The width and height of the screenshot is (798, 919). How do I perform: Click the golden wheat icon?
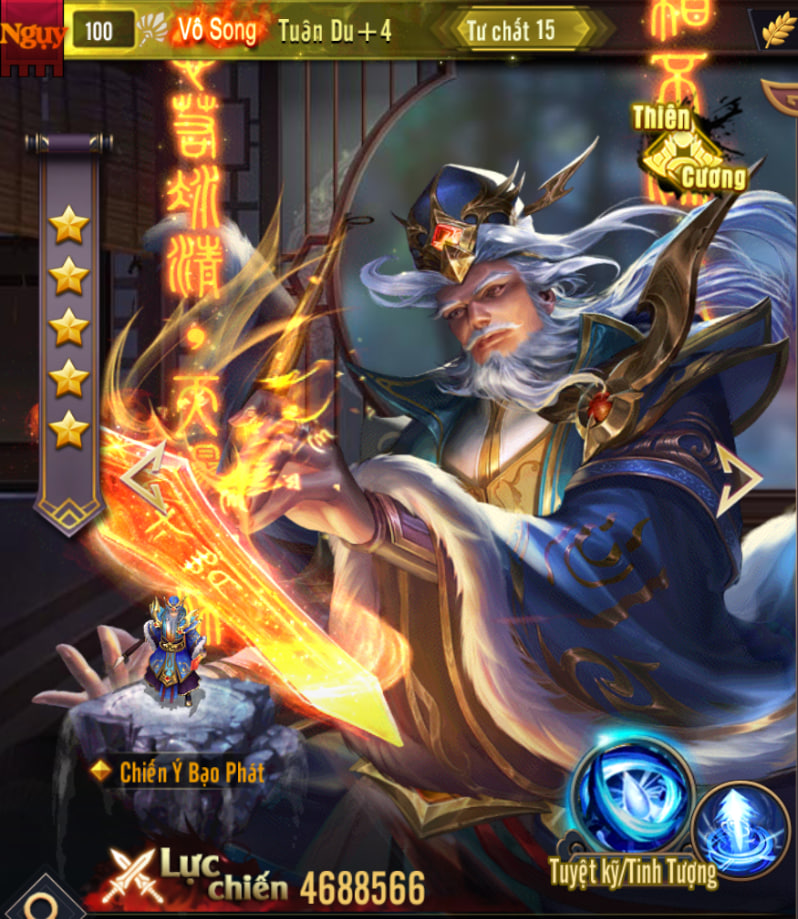pyautogui.click(x=777, y=30)
